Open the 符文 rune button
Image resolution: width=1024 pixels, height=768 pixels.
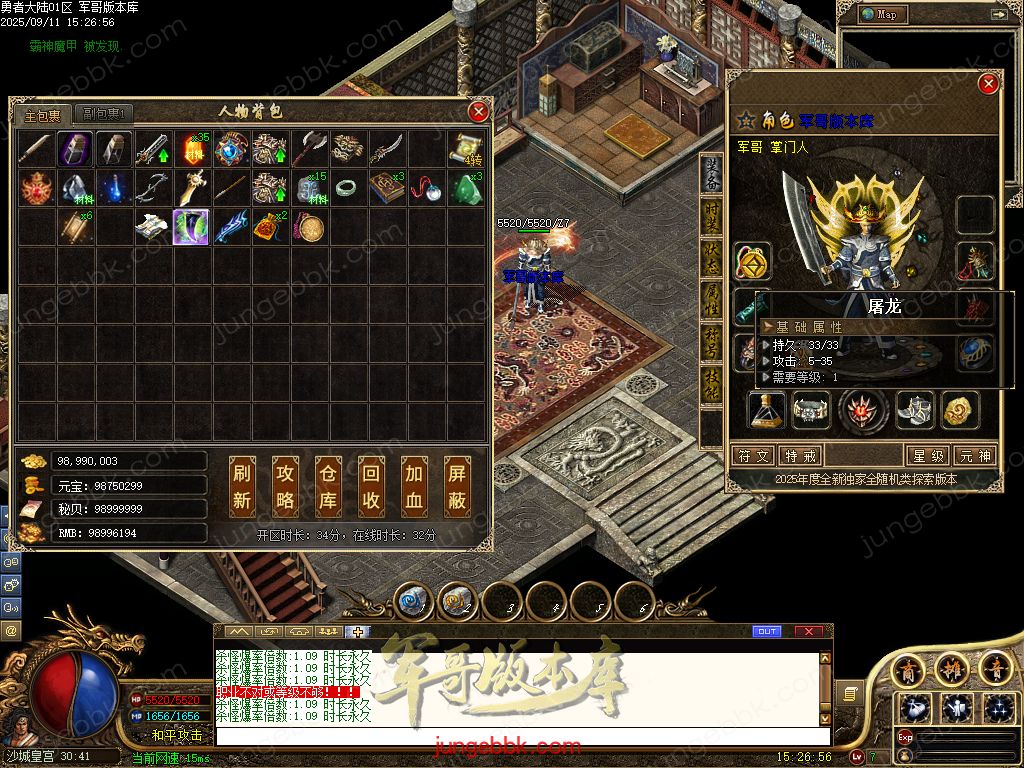[753, 456]
